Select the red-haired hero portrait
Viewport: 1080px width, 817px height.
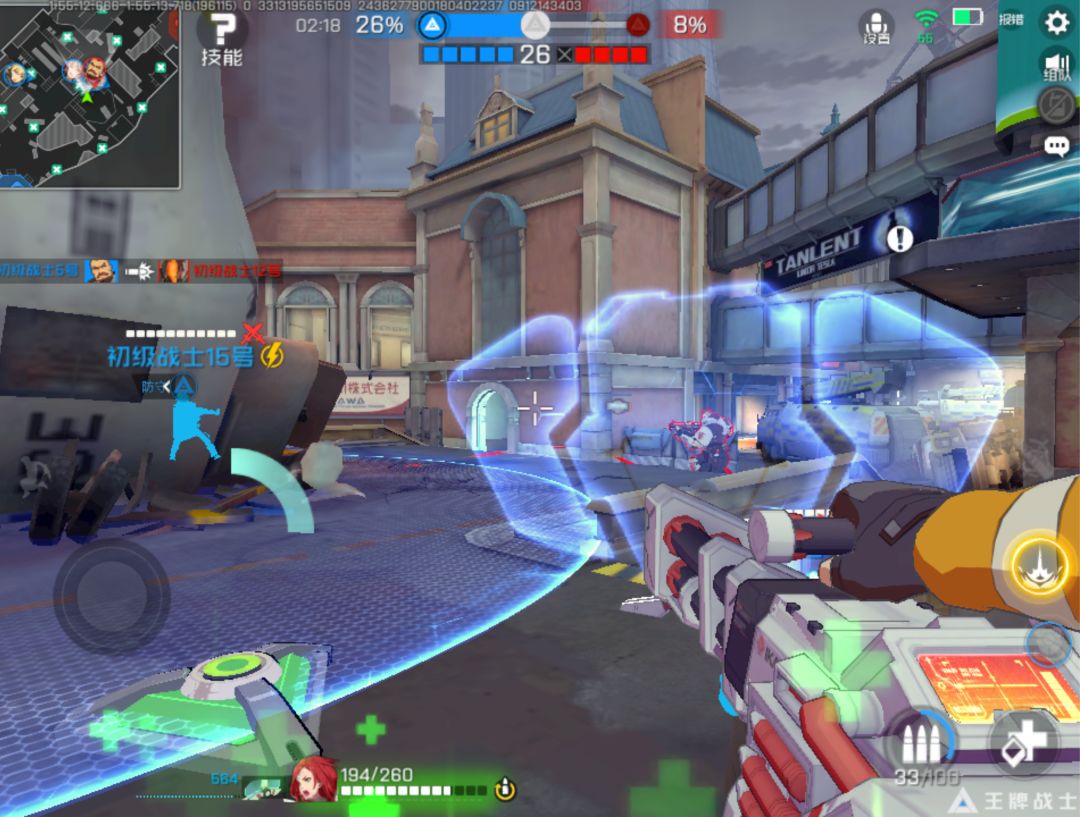click(314, 780)
